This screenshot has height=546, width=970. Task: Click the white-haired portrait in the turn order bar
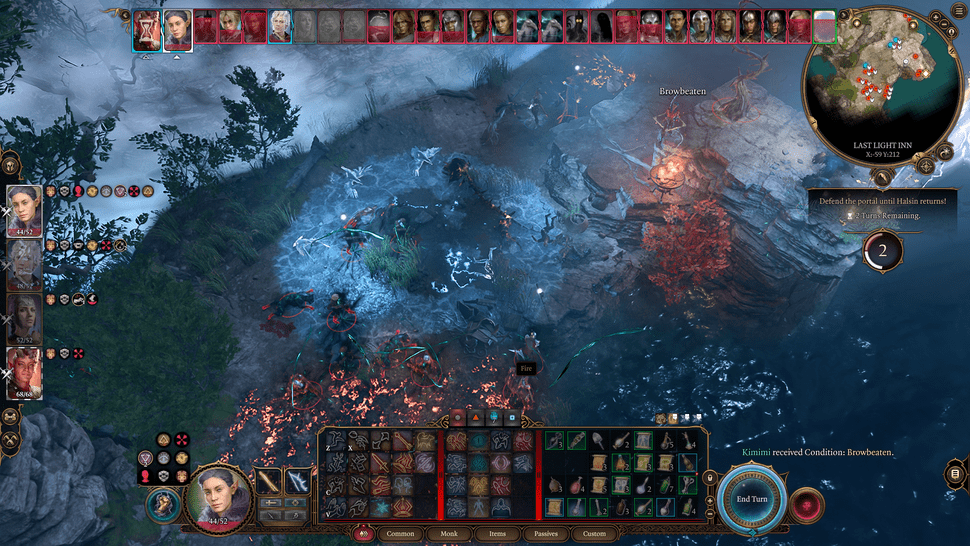[x=280, y=27]
